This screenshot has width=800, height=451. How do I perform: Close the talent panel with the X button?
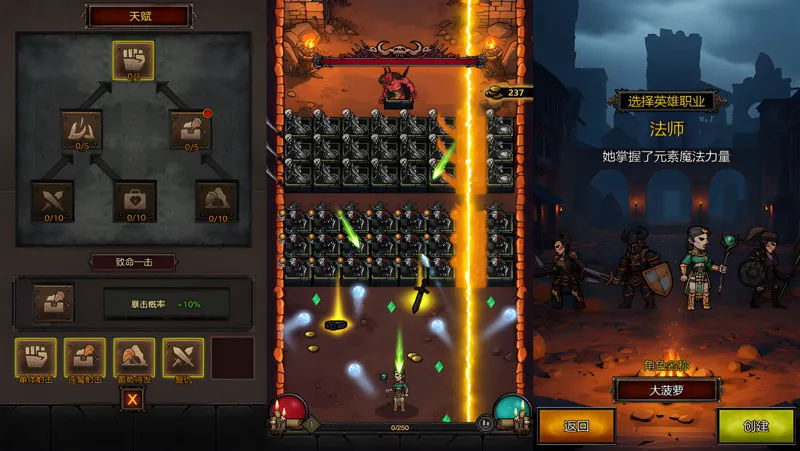click(133, 400)
